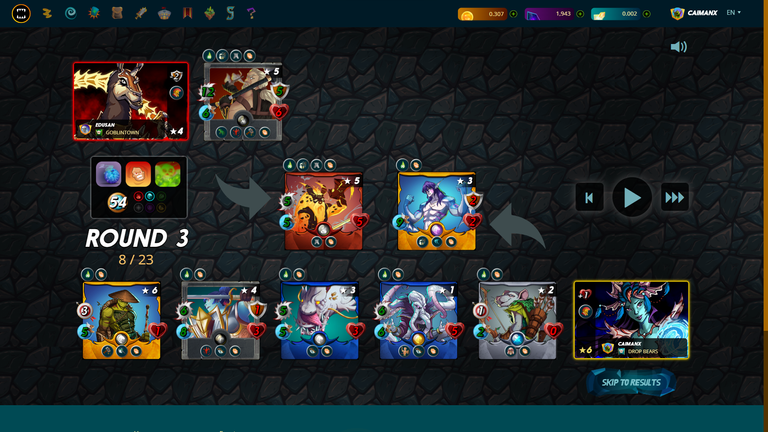Toggle the sound speaker icon
The image size is (768, 432).
click(x=679, y=47)
